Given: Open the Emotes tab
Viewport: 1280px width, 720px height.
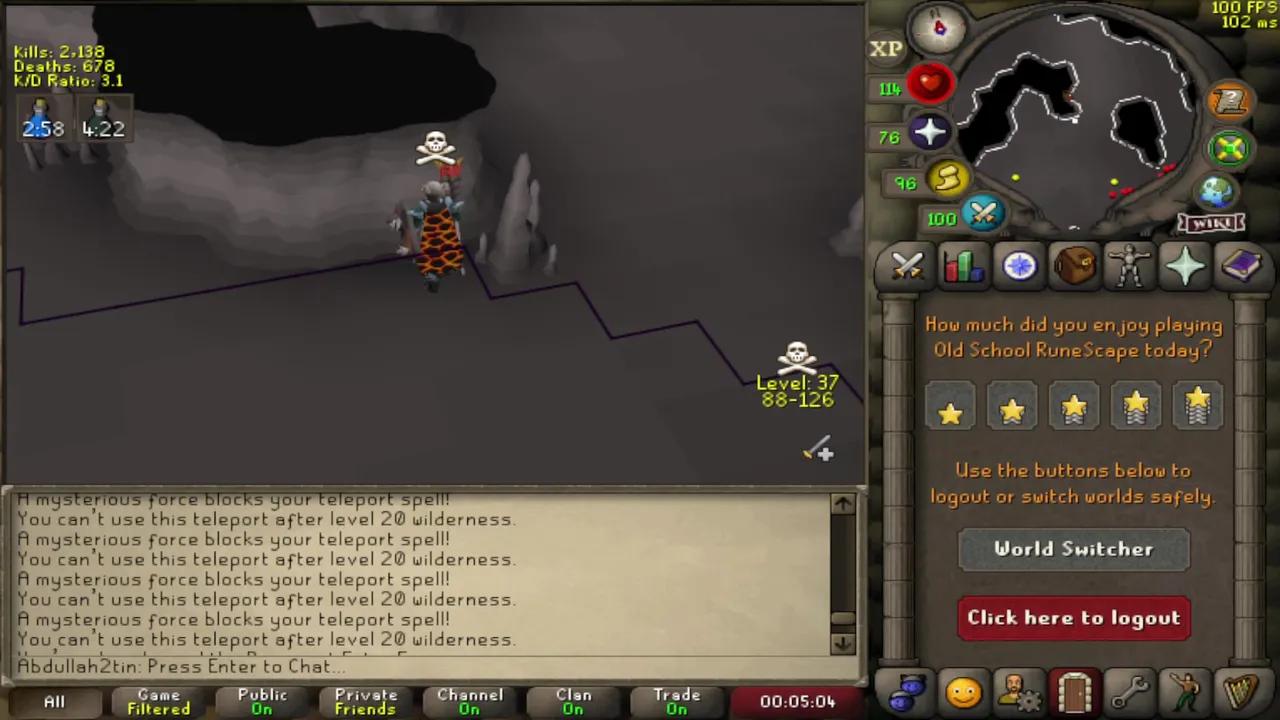Looking at the screenshot, I should [x=1185, y=690].
